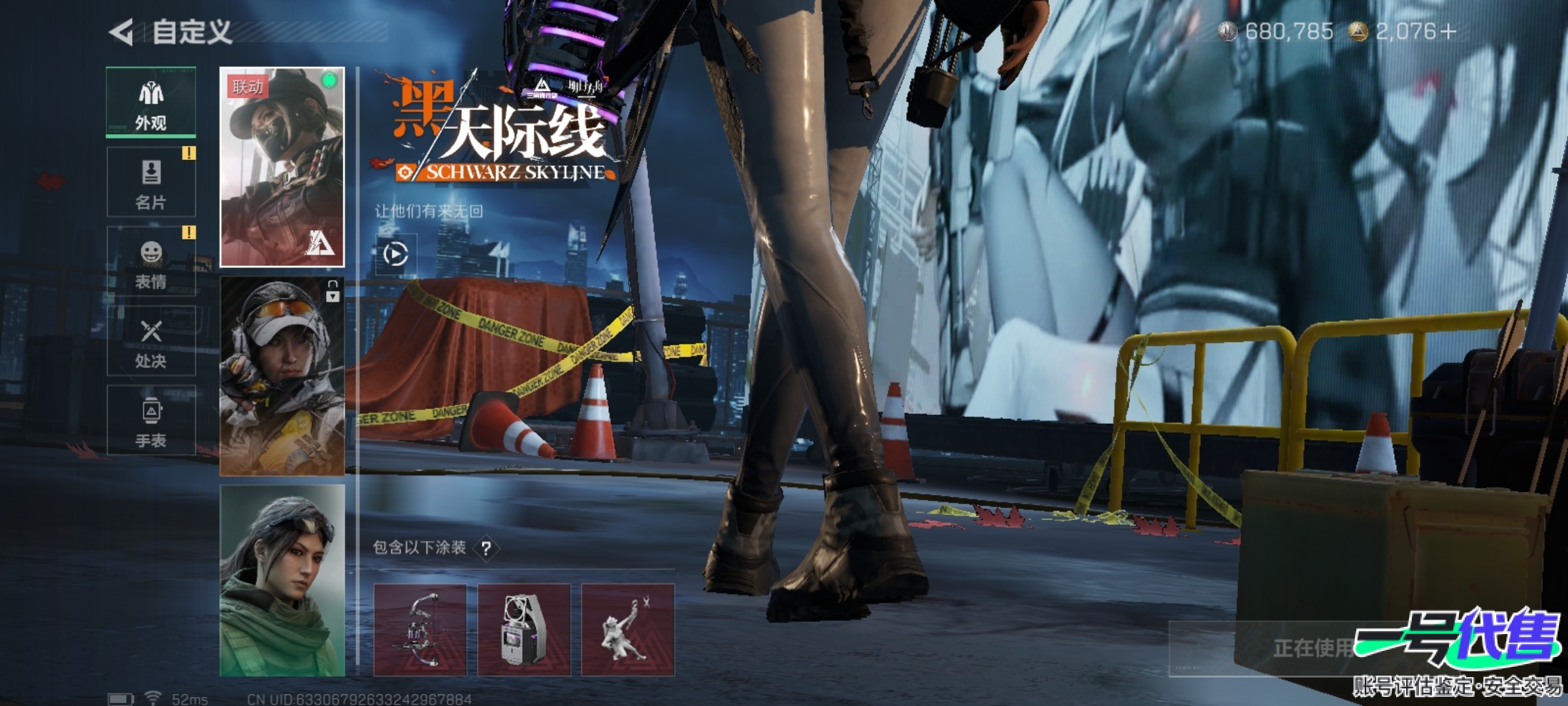Image resolution: width=1568 pixels, height=706 pixels.
Task: Click the 正在使用 in-use button
Action: point(1313,648)
